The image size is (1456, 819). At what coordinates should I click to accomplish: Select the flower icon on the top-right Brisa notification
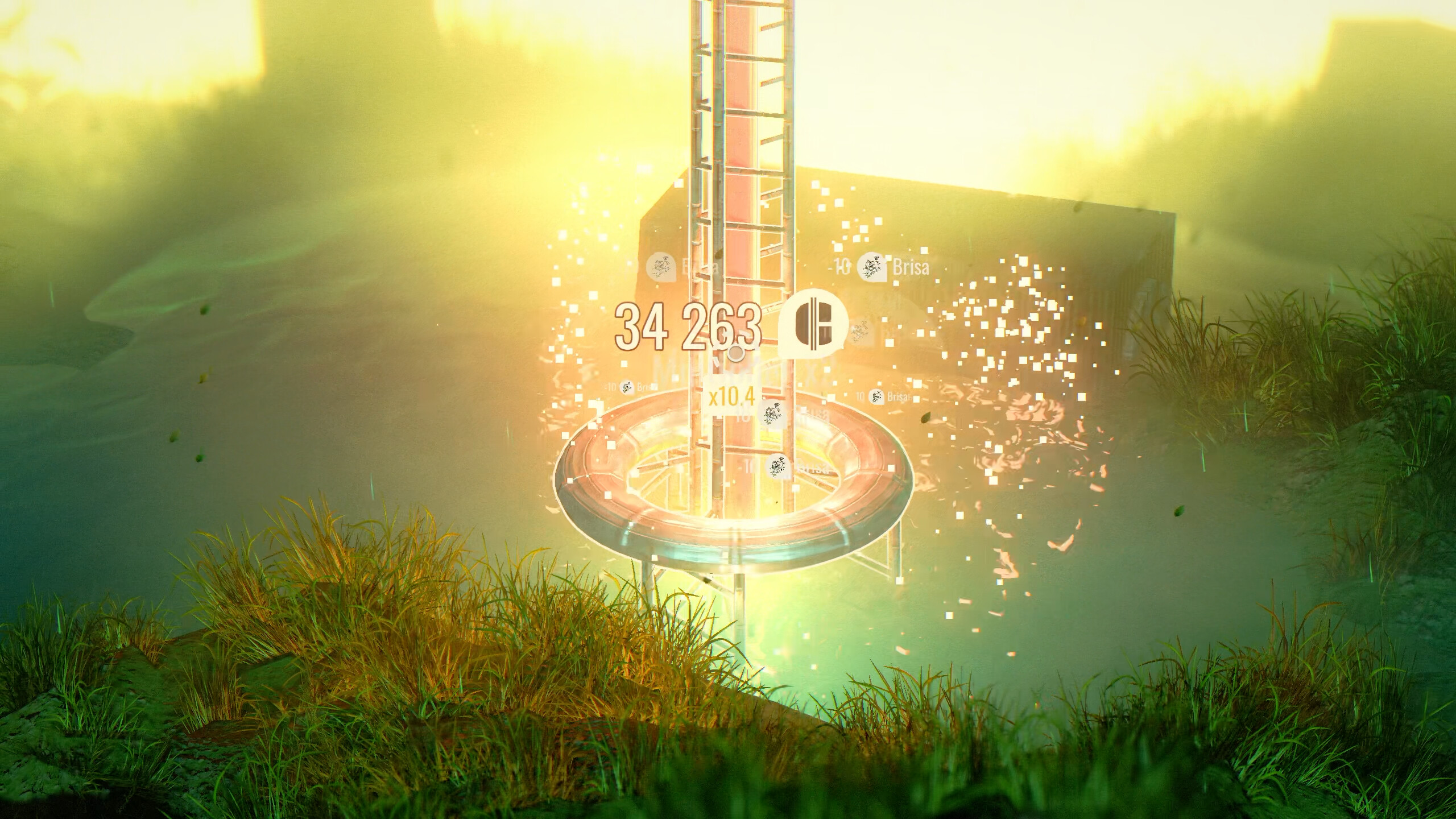coord(874,266)
